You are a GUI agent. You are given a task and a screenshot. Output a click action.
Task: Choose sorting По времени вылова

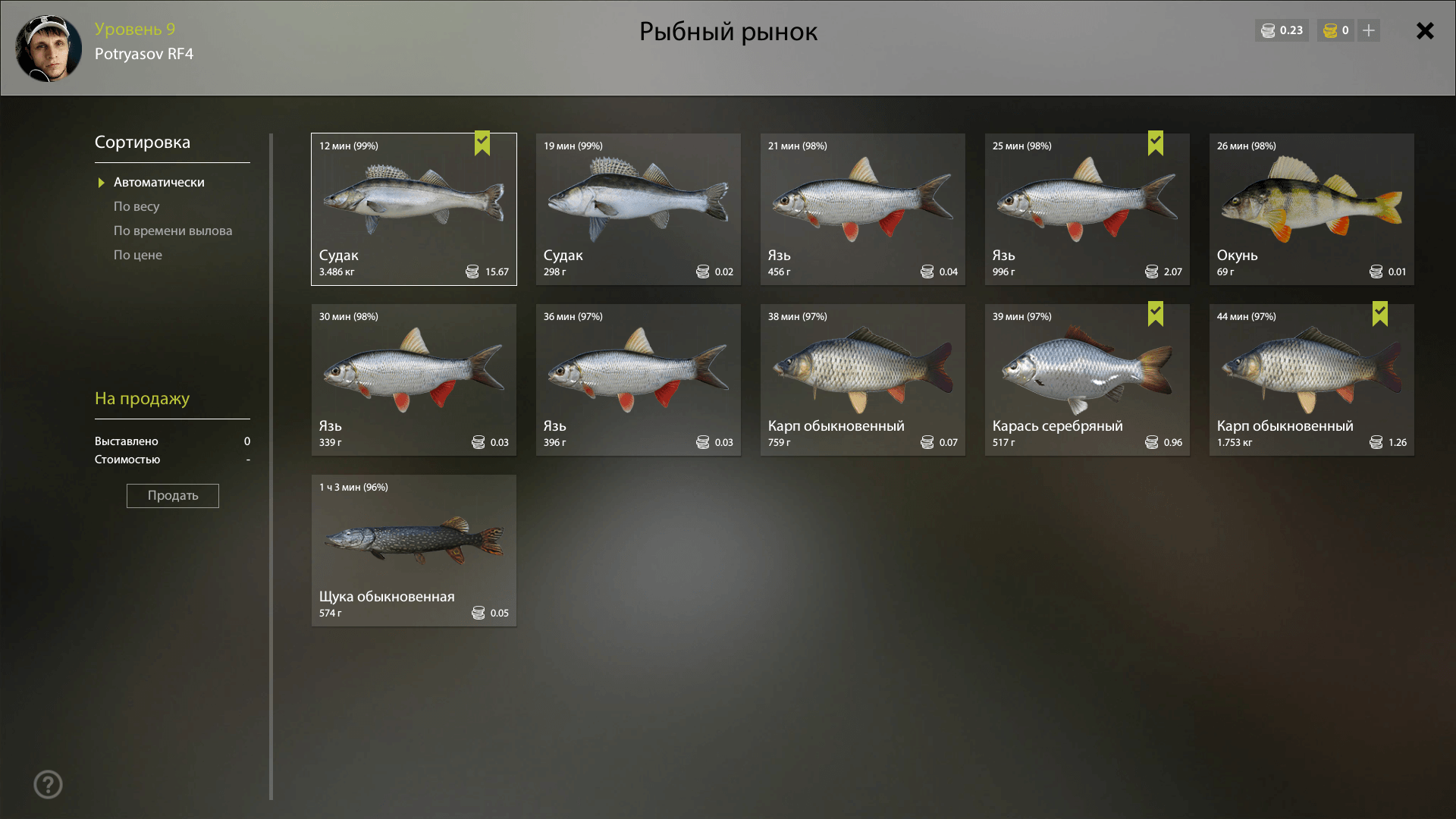click(x=173, y=231)
